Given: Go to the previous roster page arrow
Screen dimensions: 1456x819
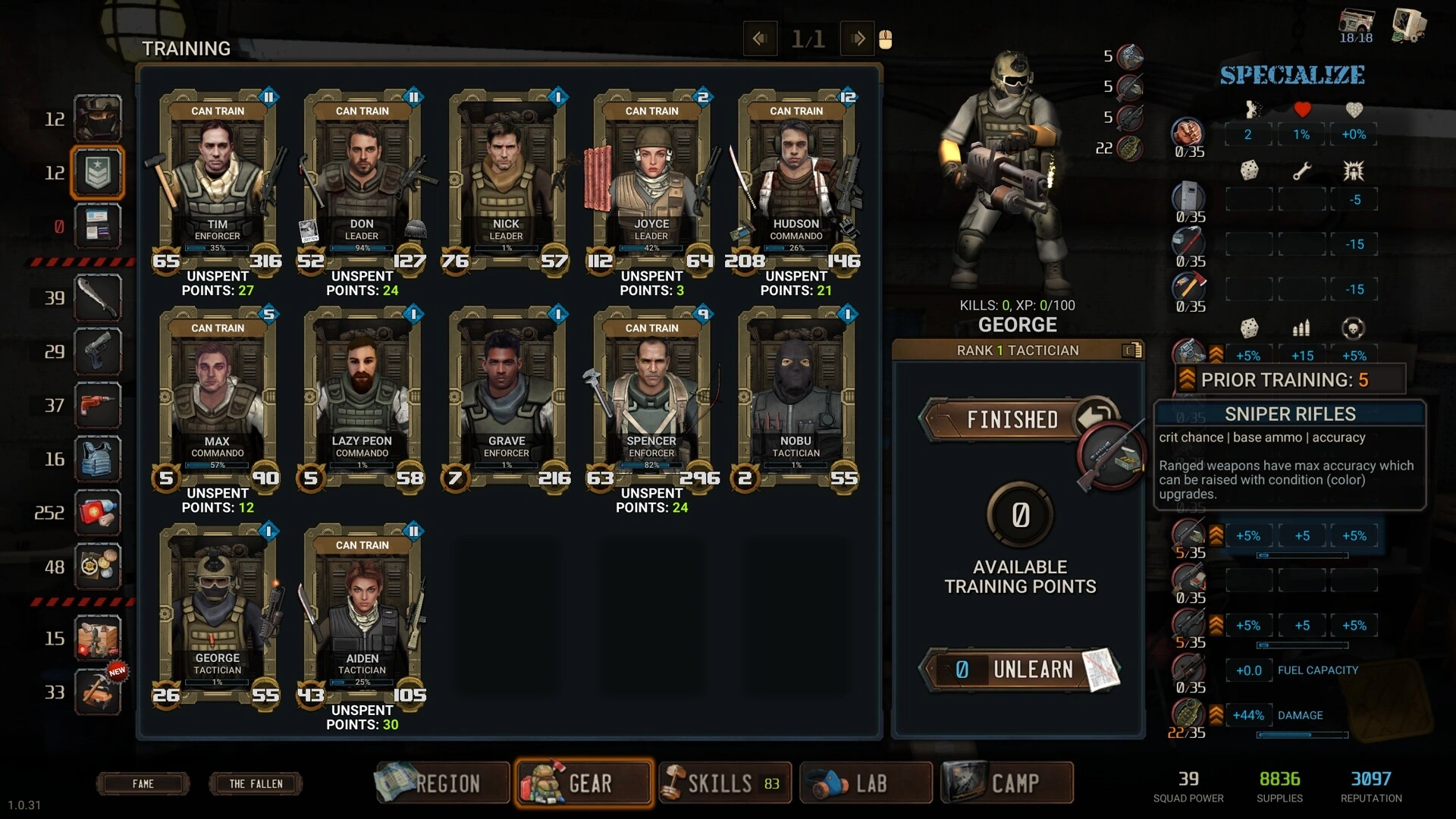Looking at the screenshot, I should tap(760, 39).
